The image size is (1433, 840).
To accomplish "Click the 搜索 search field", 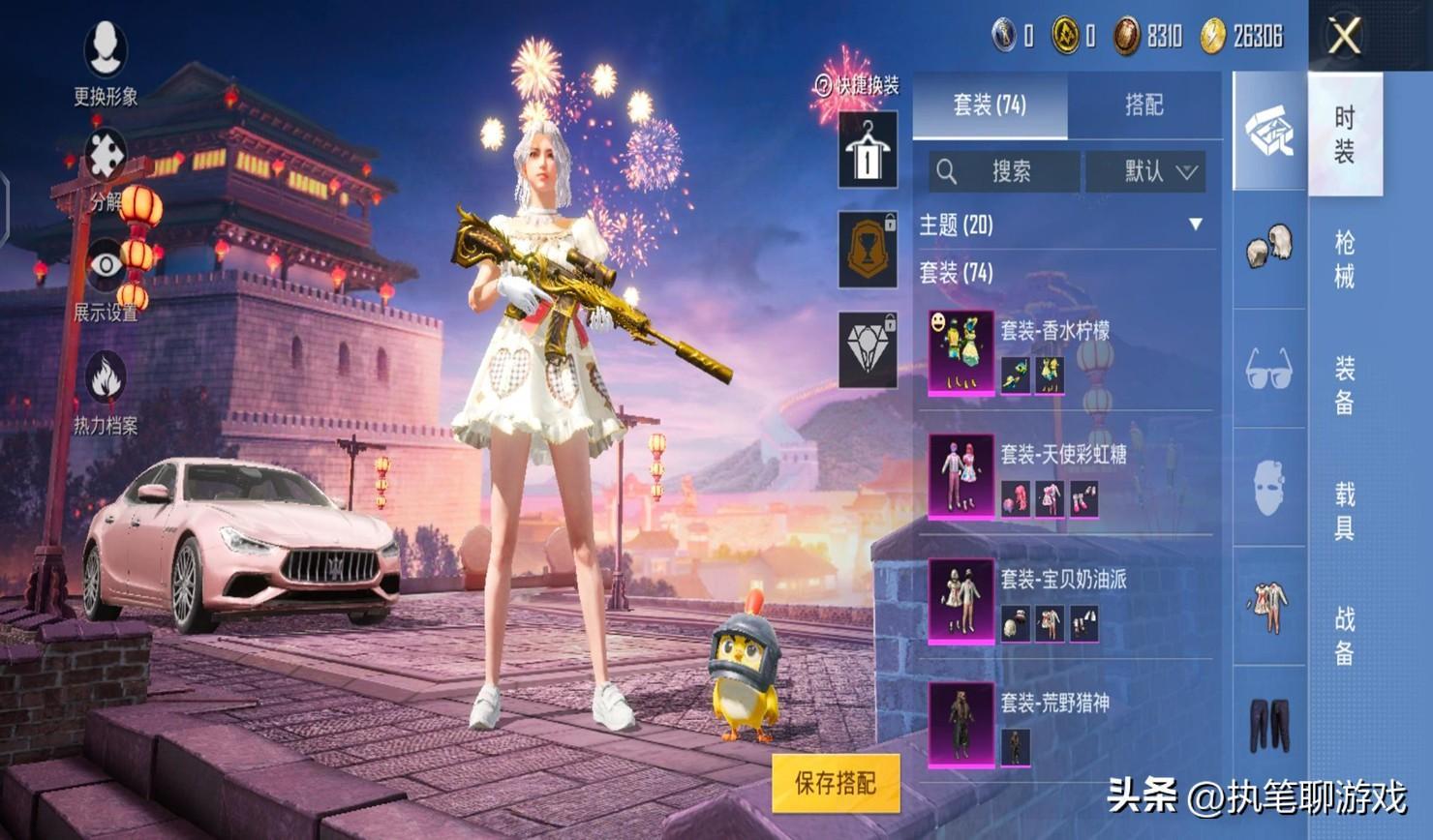I will pyautogui.click(x=1005, y=172).
